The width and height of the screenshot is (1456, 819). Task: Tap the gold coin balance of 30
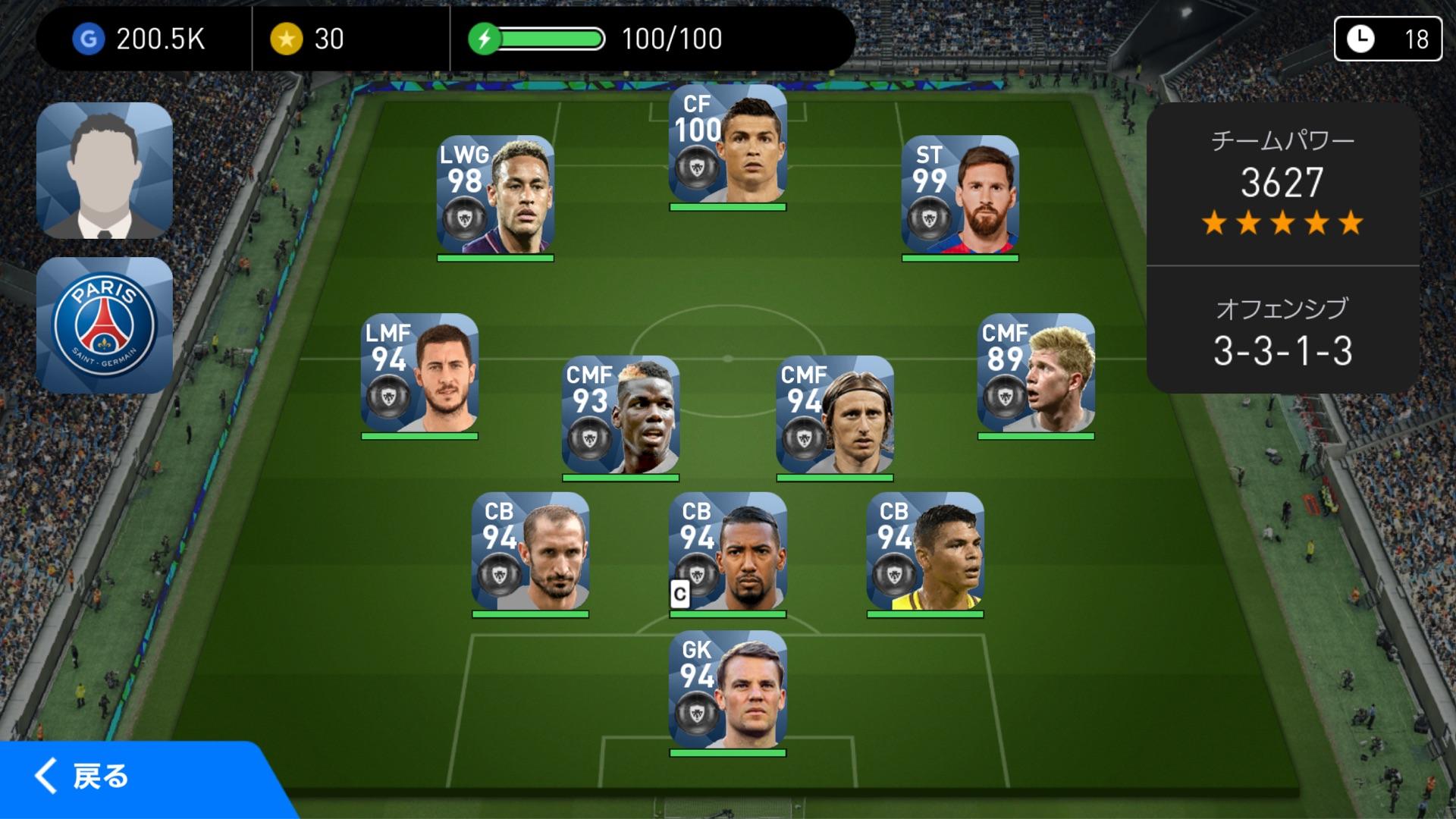click(x=308, y=39)
